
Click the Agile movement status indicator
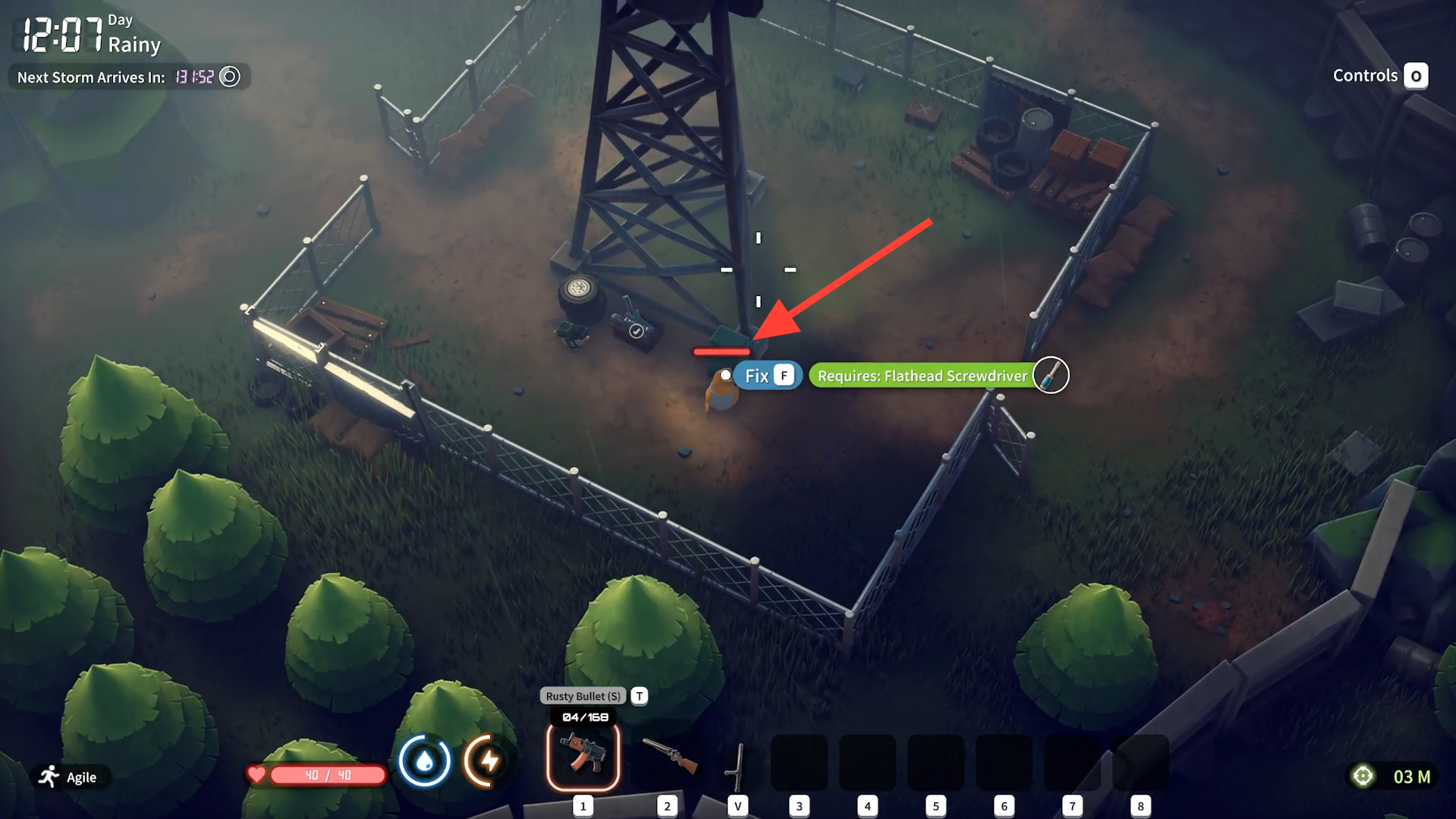[69, 777]
